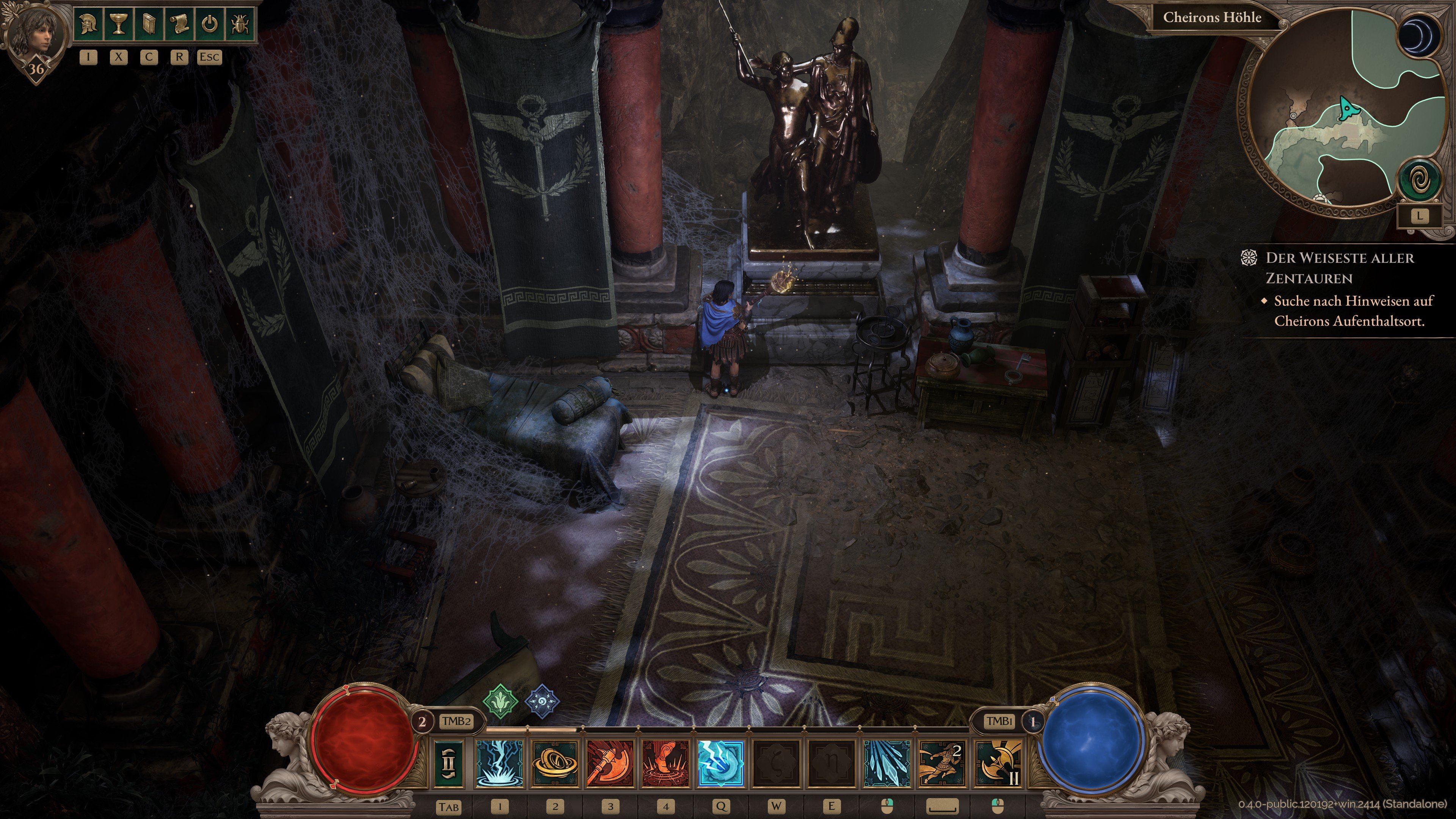Report a bug via the beetle icon
The width and height of the screenshot is (1456, 819).
[240, 24]
